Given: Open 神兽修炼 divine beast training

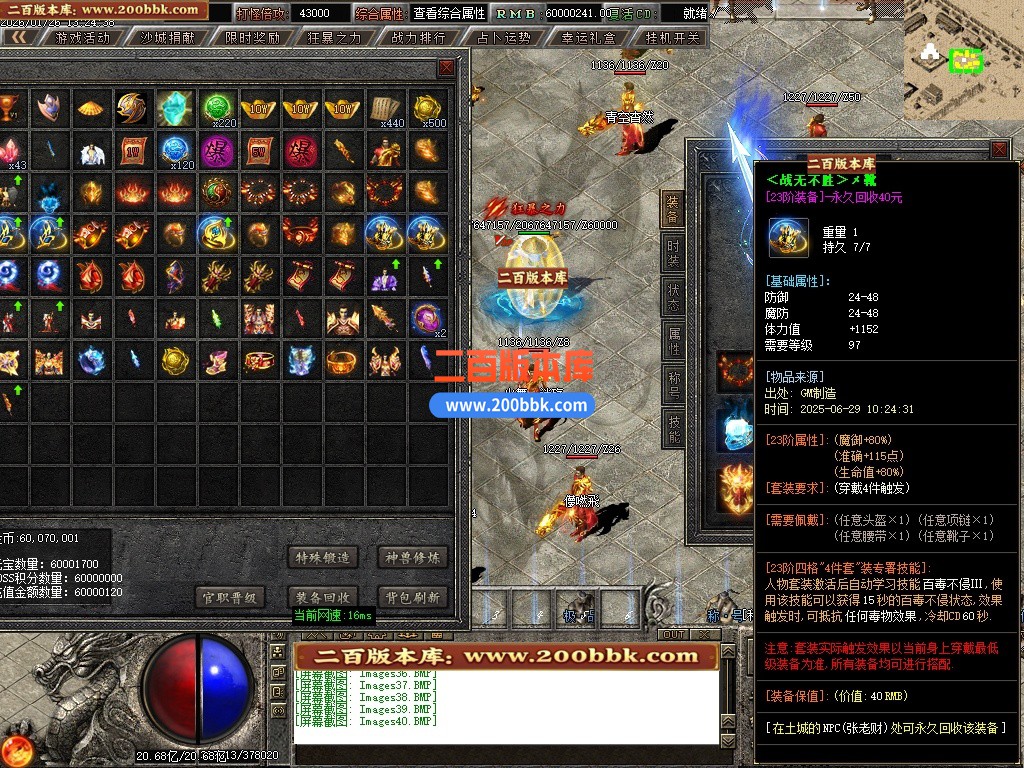Looking at the screenshot, I should click(x=413, y=557).
